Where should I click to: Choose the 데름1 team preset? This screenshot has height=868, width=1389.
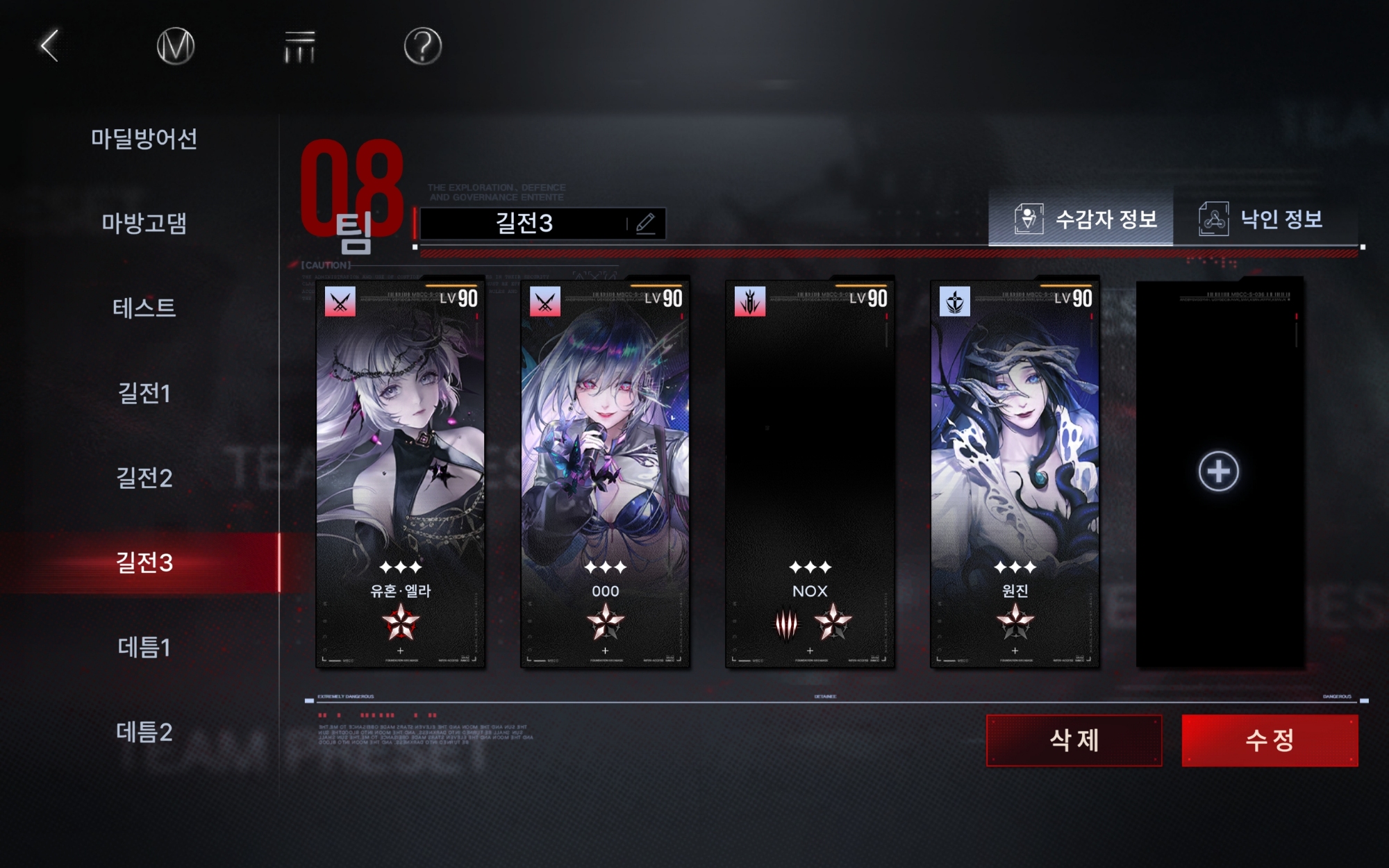pyautogui.click(x=144, y=647)
